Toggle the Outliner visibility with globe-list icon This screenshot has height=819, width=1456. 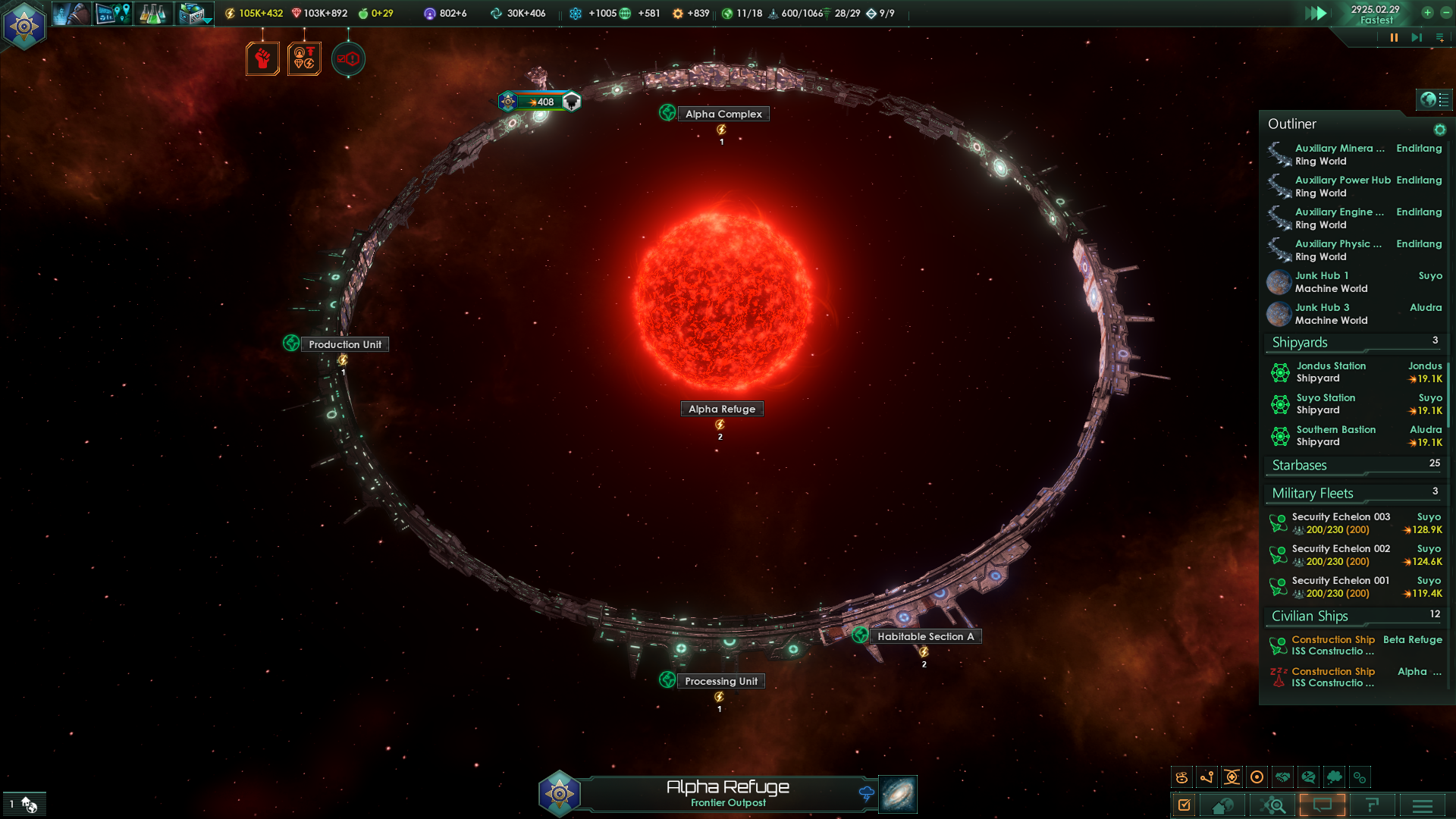click(1436, 99)
